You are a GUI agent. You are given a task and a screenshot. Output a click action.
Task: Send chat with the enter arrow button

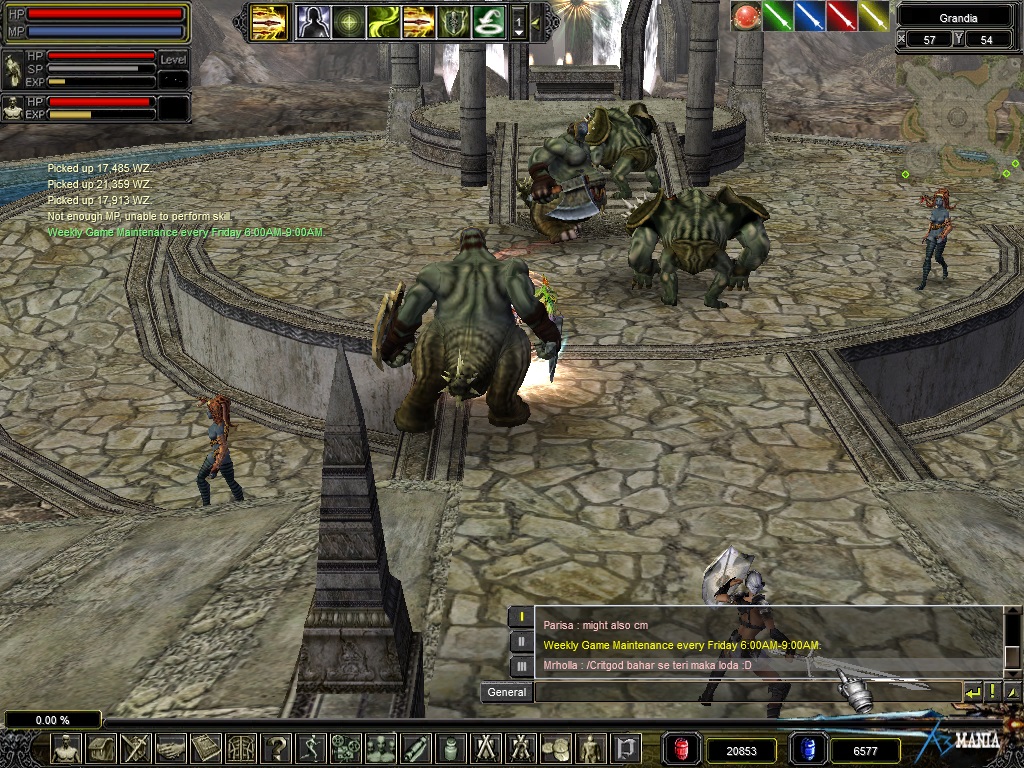[x=973, y=692]
